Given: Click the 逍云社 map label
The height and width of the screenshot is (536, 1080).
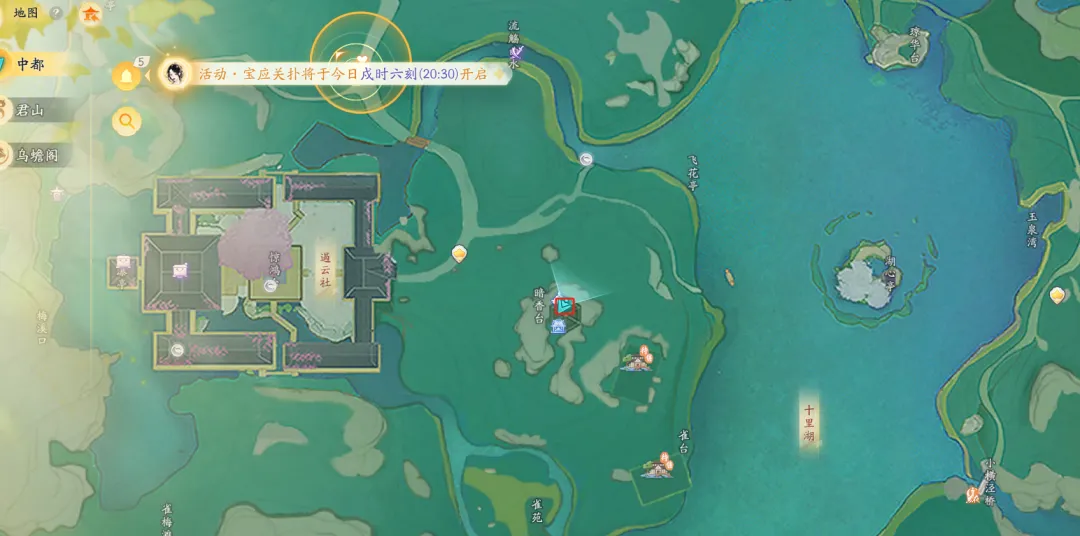Looking at the screenshot, I should (x=325, y=269).
